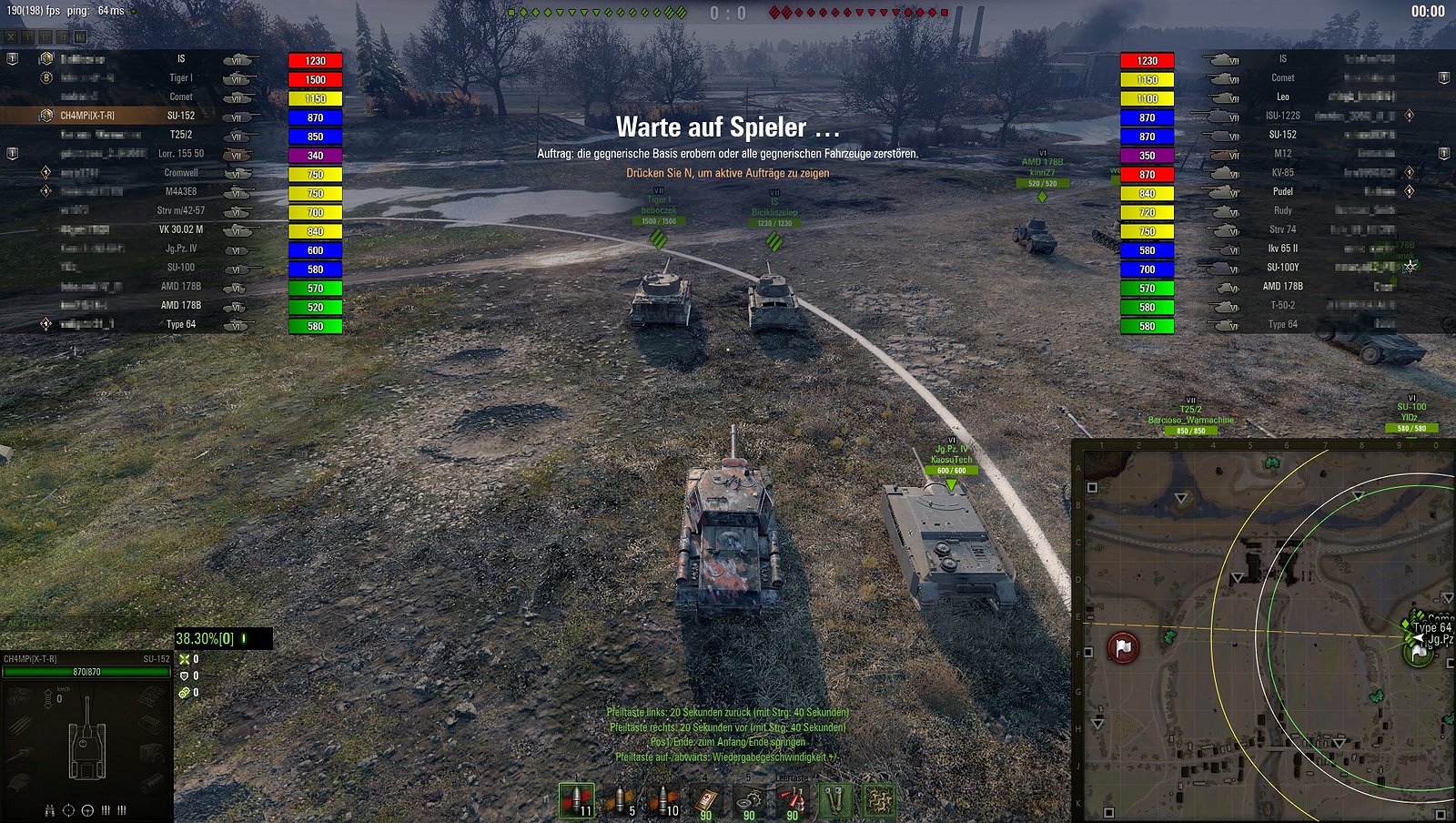Click the crosshair indicator in the damage panel

click(67, 811)
